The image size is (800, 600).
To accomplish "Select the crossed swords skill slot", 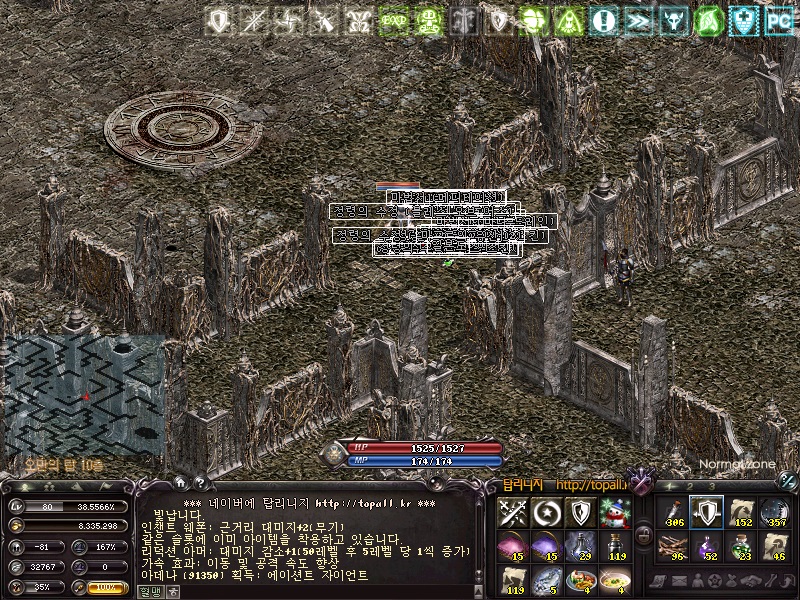I will click(512, 513).
